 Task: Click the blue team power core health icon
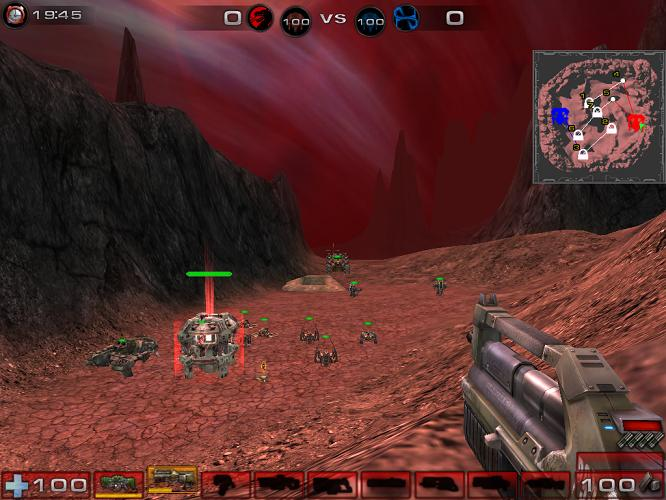pyautogui.click(x=370, y=20)
